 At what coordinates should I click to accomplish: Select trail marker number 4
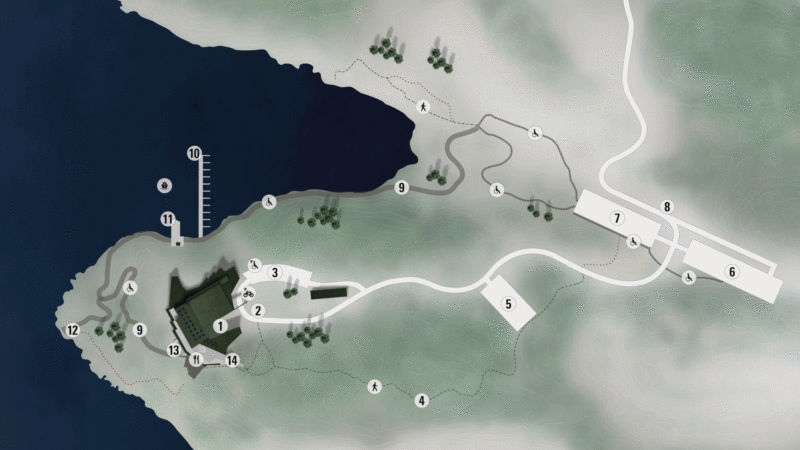(x=422, y=401)
